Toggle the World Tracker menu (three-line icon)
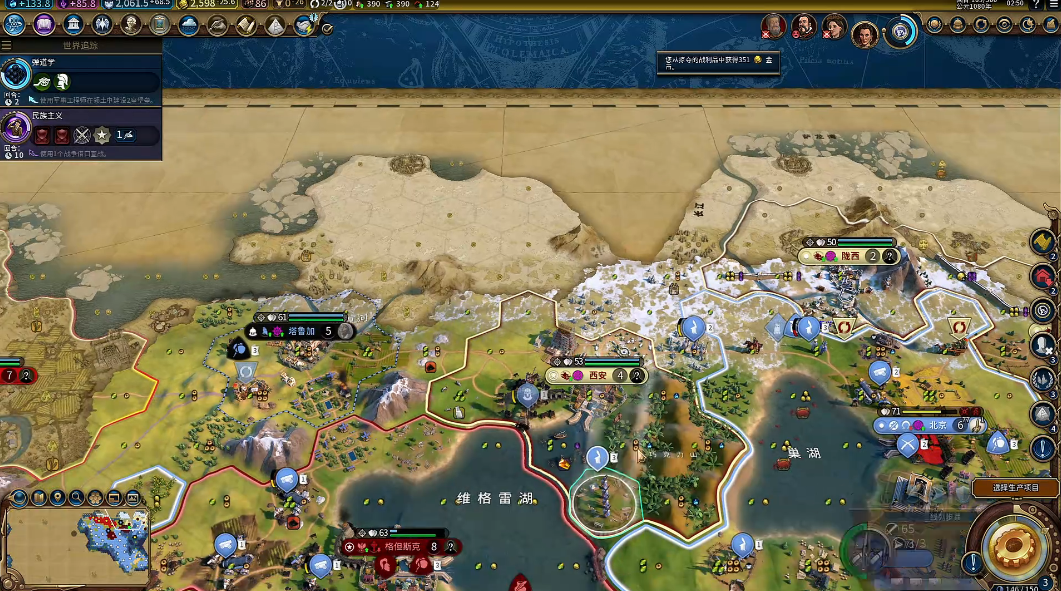The width and height of the screenshot is (1061, 591). (x=7, y=45)
